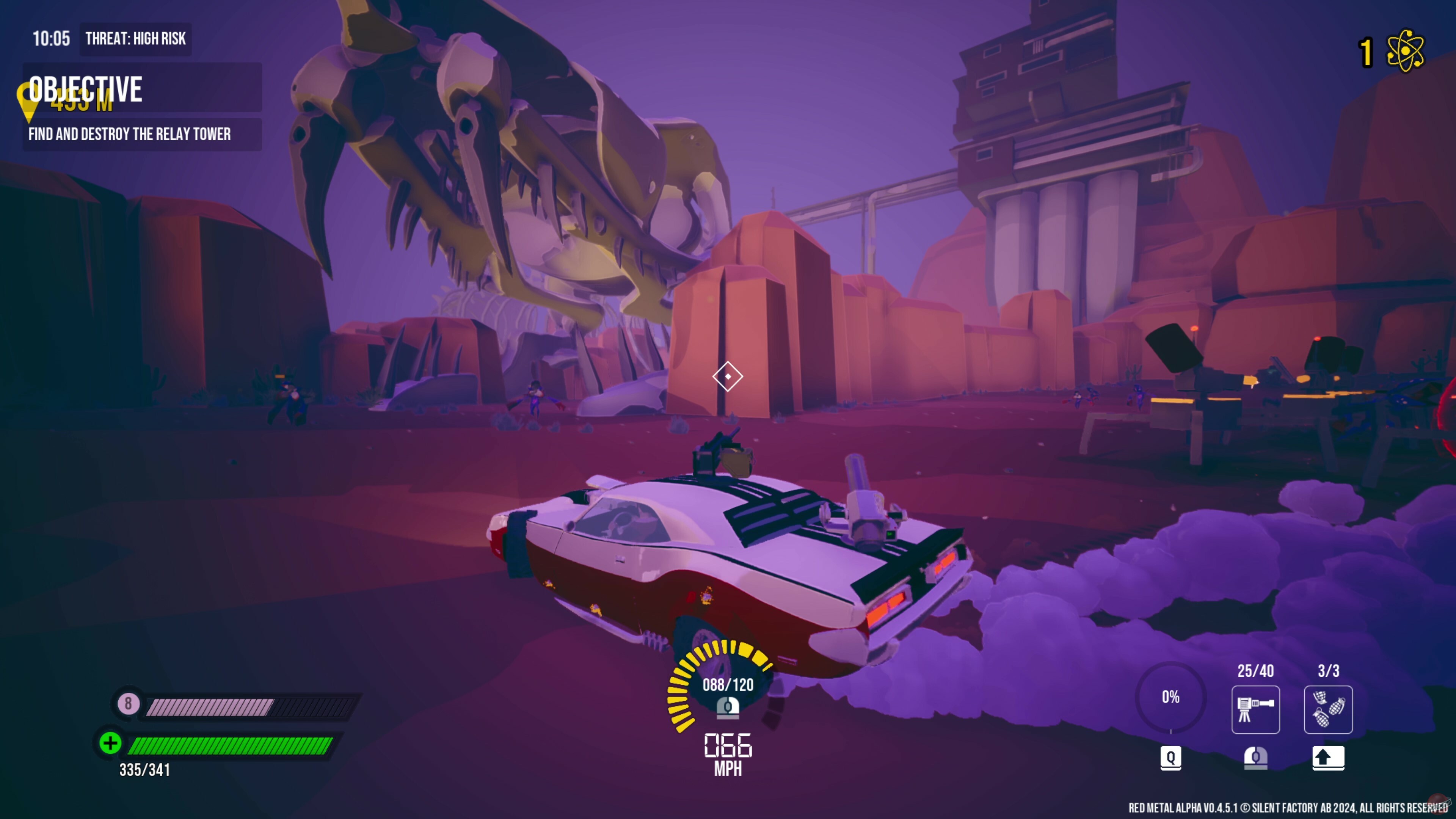
Task: Toggle the ammo clip counter showing 8
Action: coord(128,704)
